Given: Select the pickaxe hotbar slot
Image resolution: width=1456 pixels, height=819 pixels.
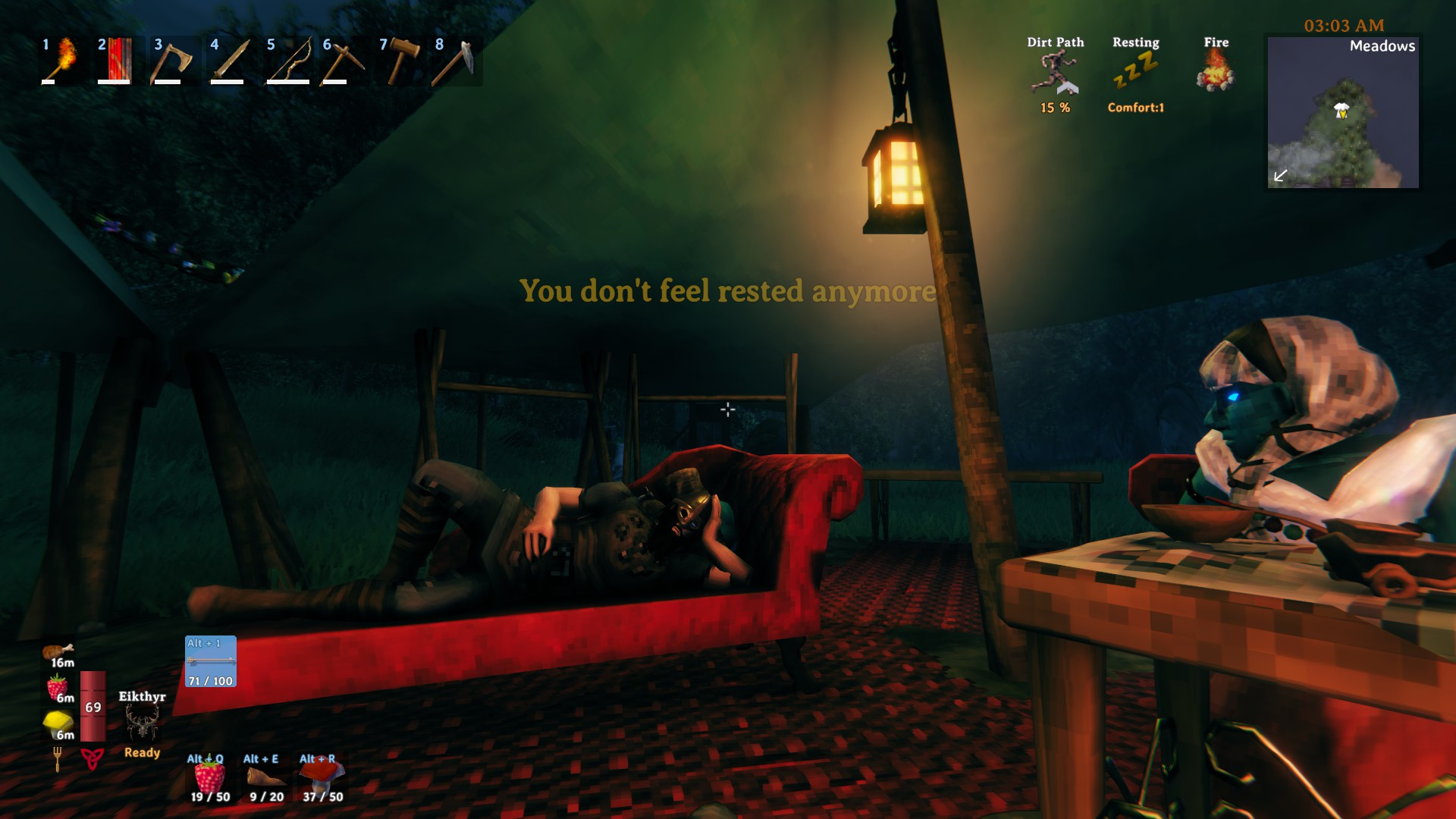Looking at the screenshot, I should tap(340, 60).
